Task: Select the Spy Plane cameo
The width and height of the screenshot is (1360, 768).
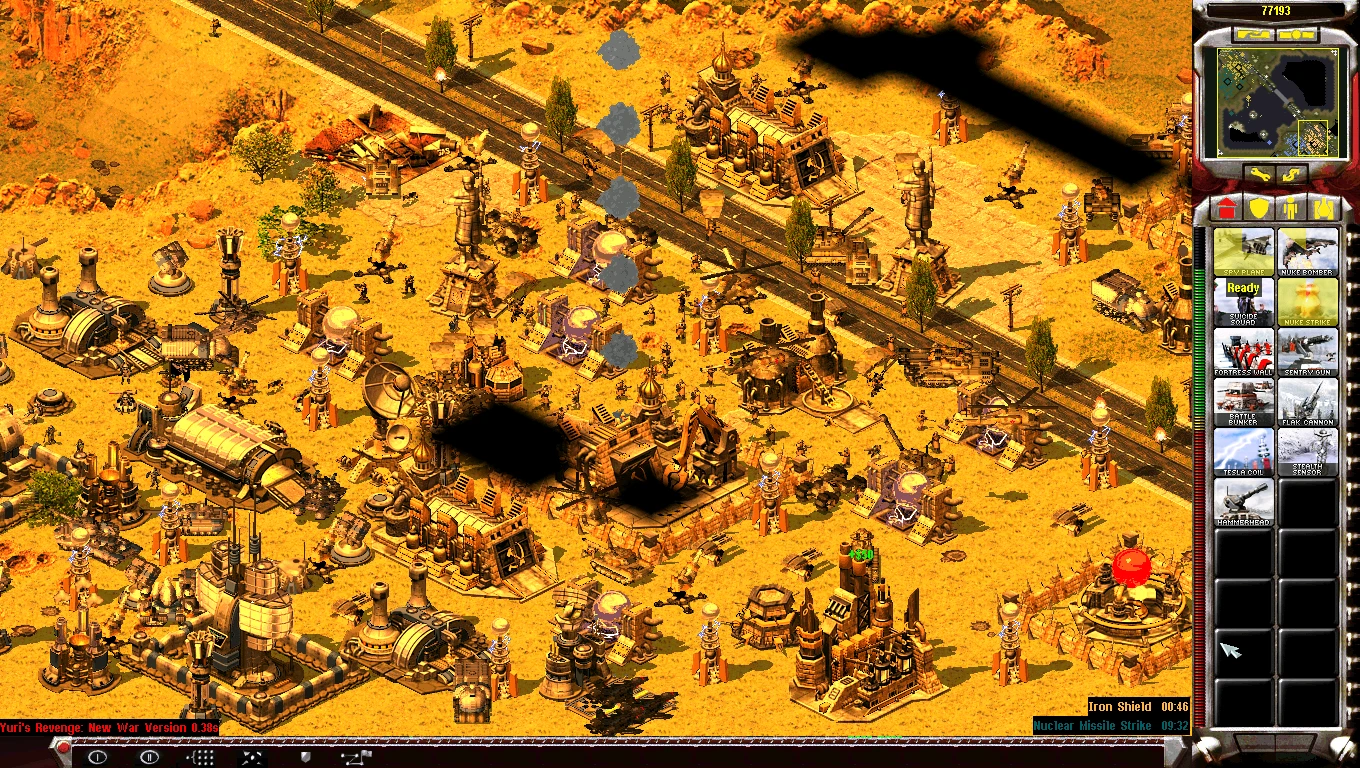Action: click(1244, 251)
